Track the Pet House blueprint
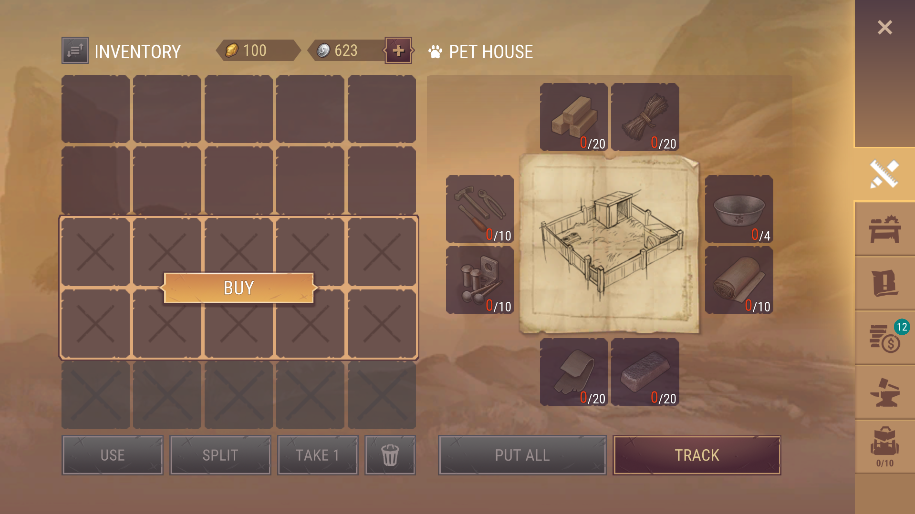915x514 pixels. point(696,455)
